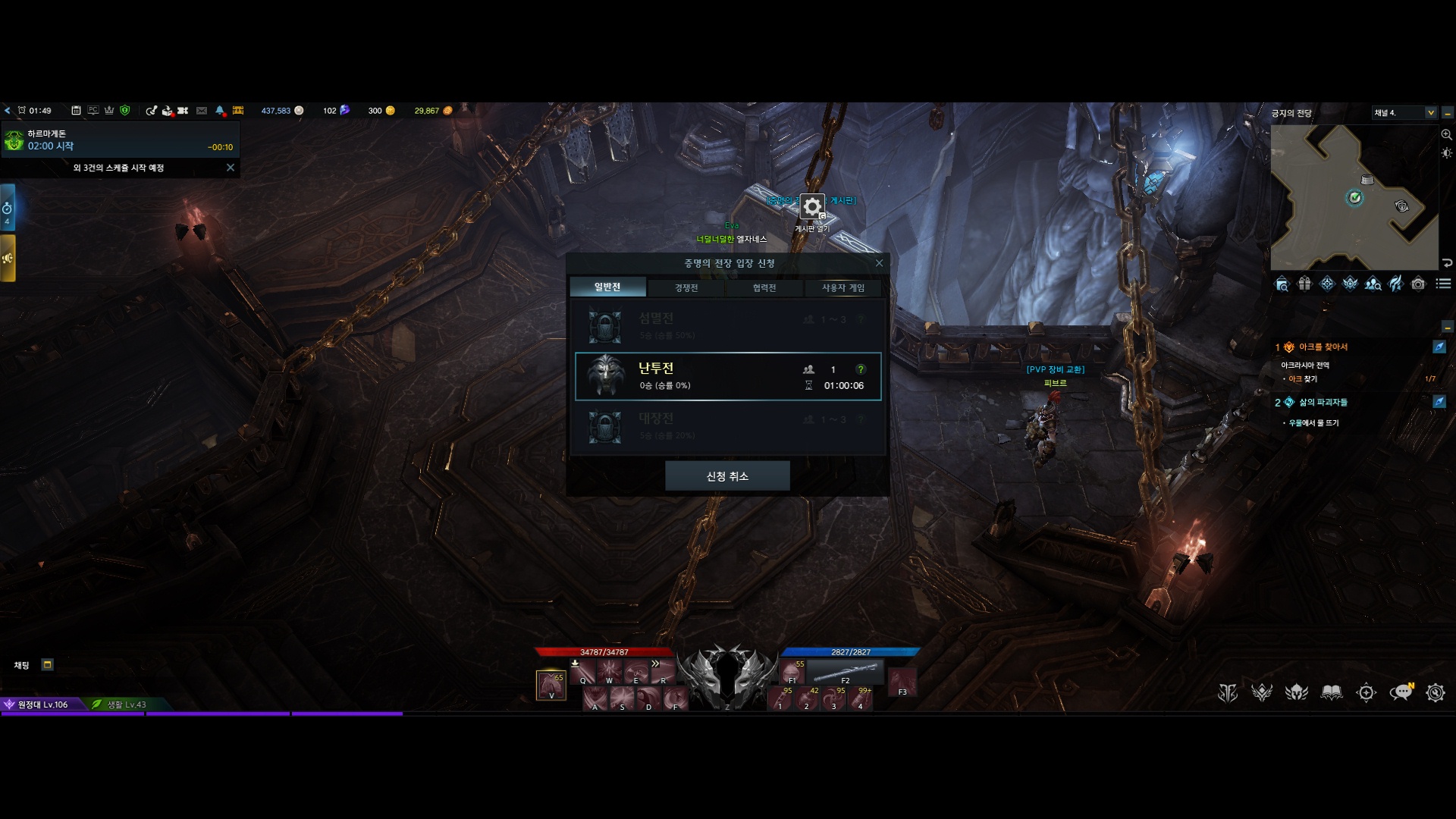Zoom the minimap with the magnifier button
Viewport: 1456px width, 819px height.
1446,135
